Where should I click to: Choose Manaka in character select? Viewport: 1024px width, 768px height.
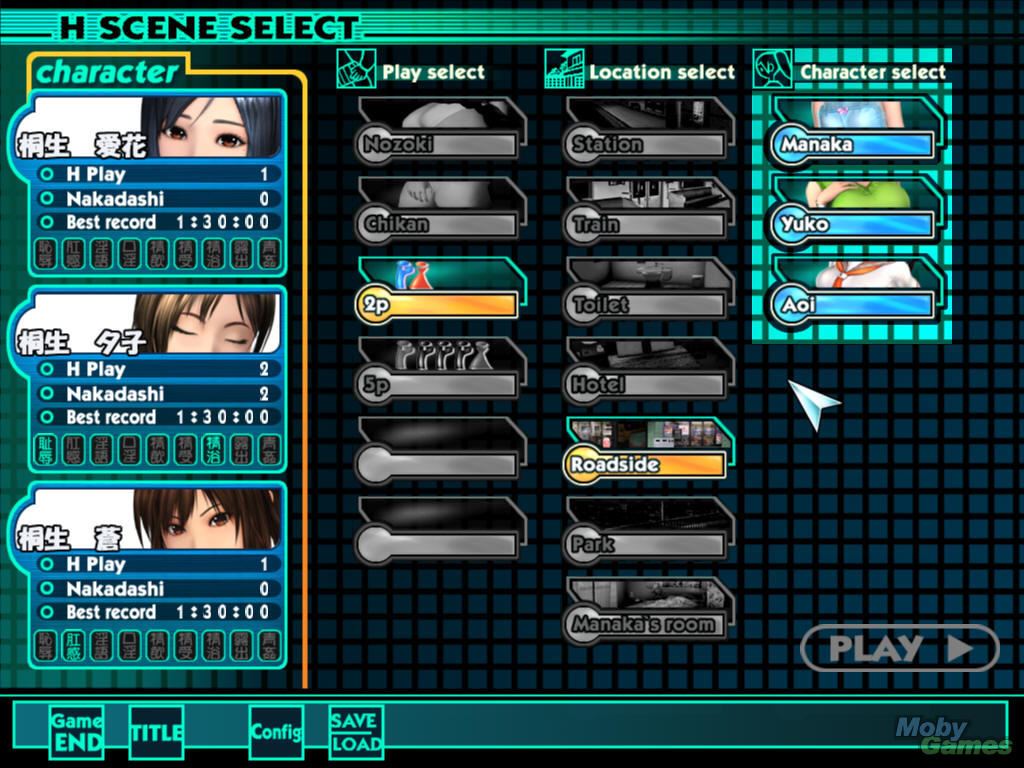point(855,144)
